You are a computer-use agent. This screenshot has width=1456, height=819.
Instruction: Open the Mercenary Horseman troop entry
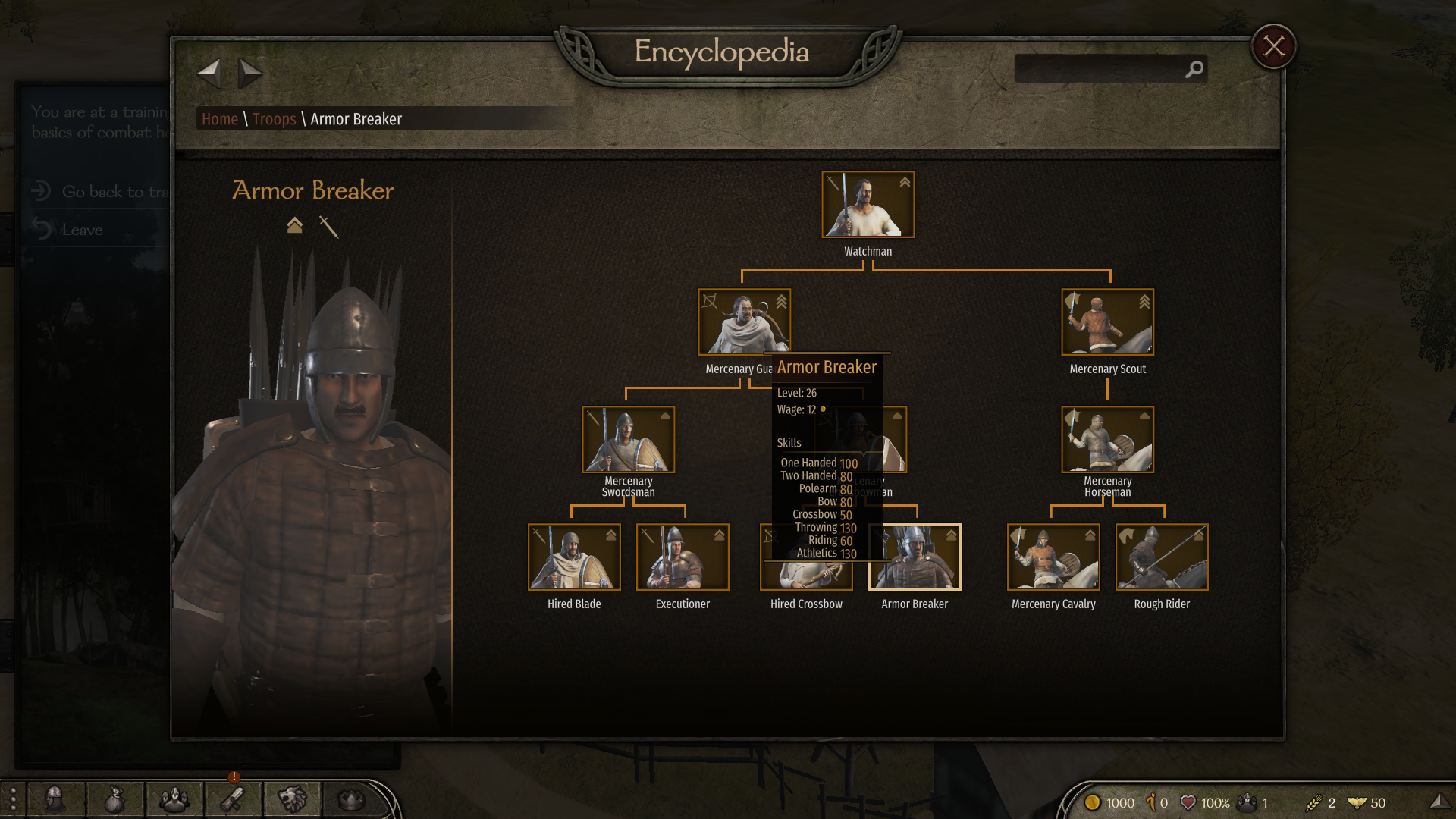point(1107,439)
